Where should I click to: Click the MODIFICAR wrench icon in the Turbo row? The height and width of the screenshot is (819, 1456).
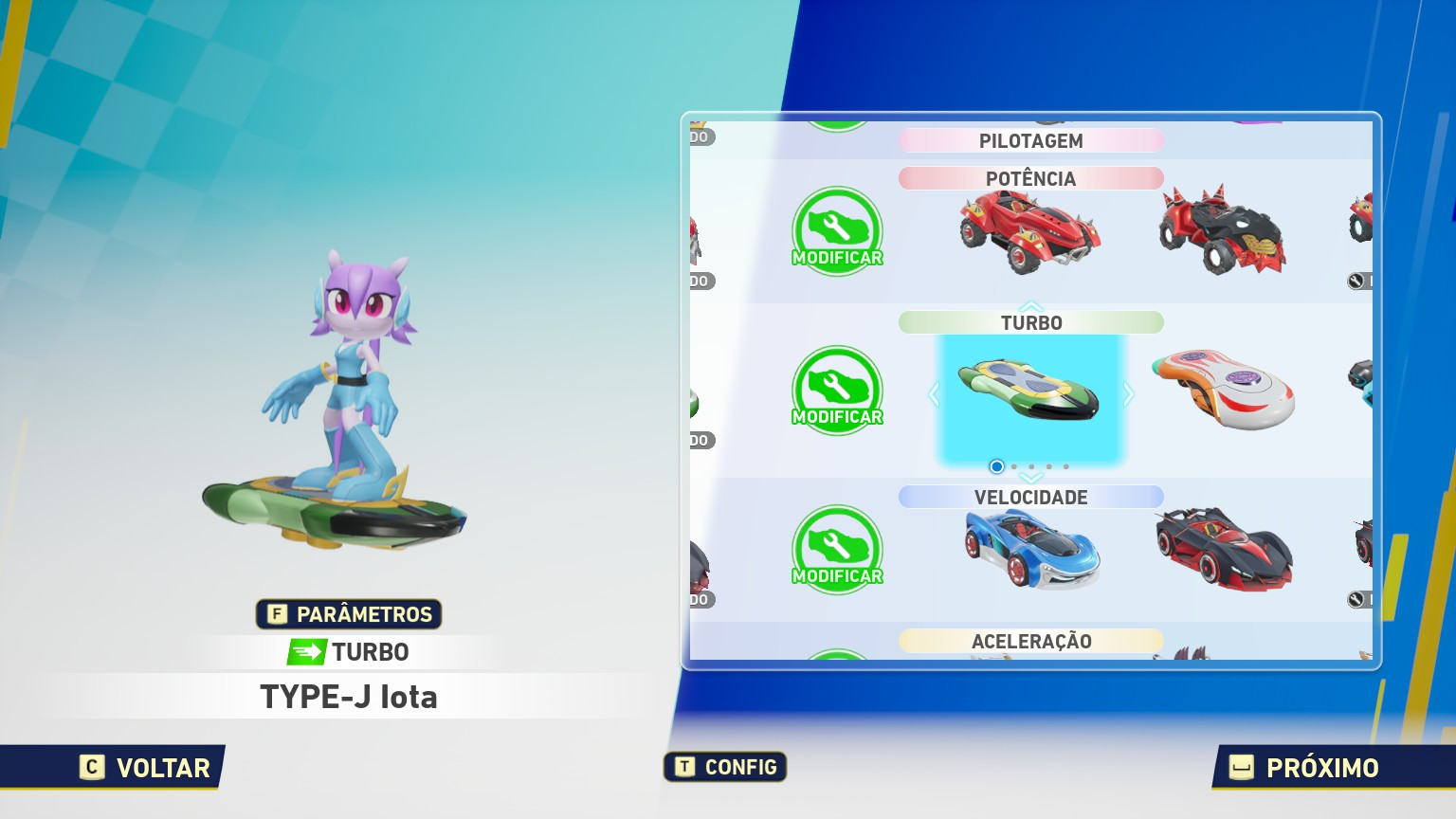click(x=837, y=391)
